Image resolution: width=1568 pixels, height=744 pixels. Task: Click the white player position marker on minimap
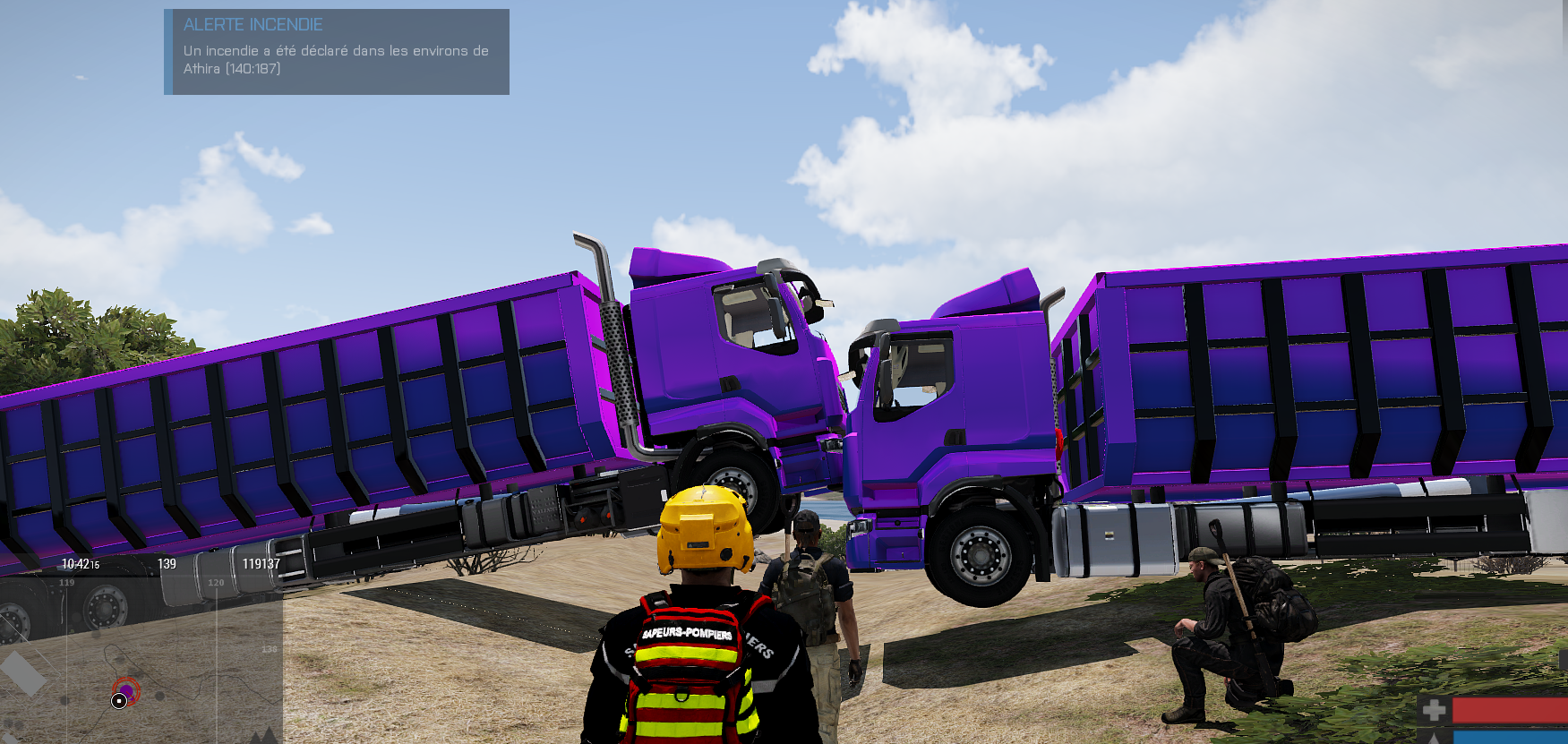pyautogui.click(x=119, y=701)
